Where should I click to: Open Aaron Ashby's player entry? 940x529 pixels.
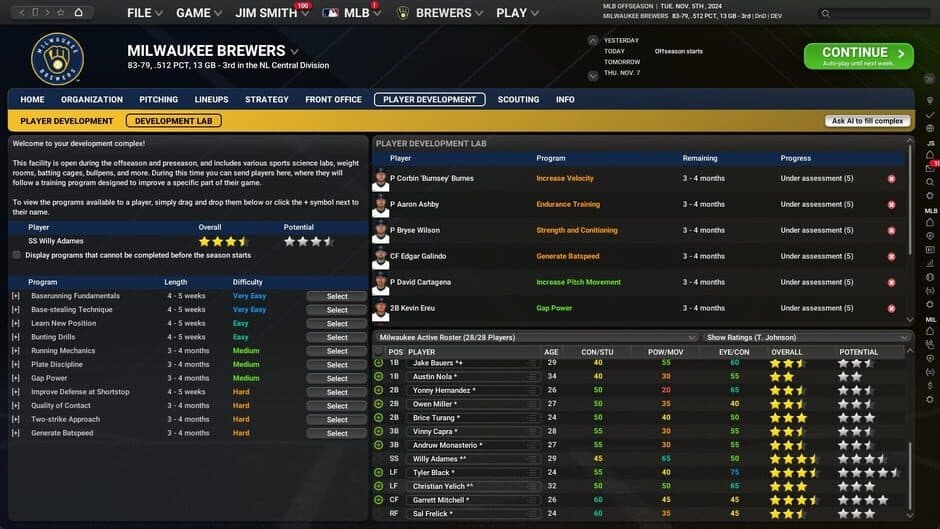point(418,204)
